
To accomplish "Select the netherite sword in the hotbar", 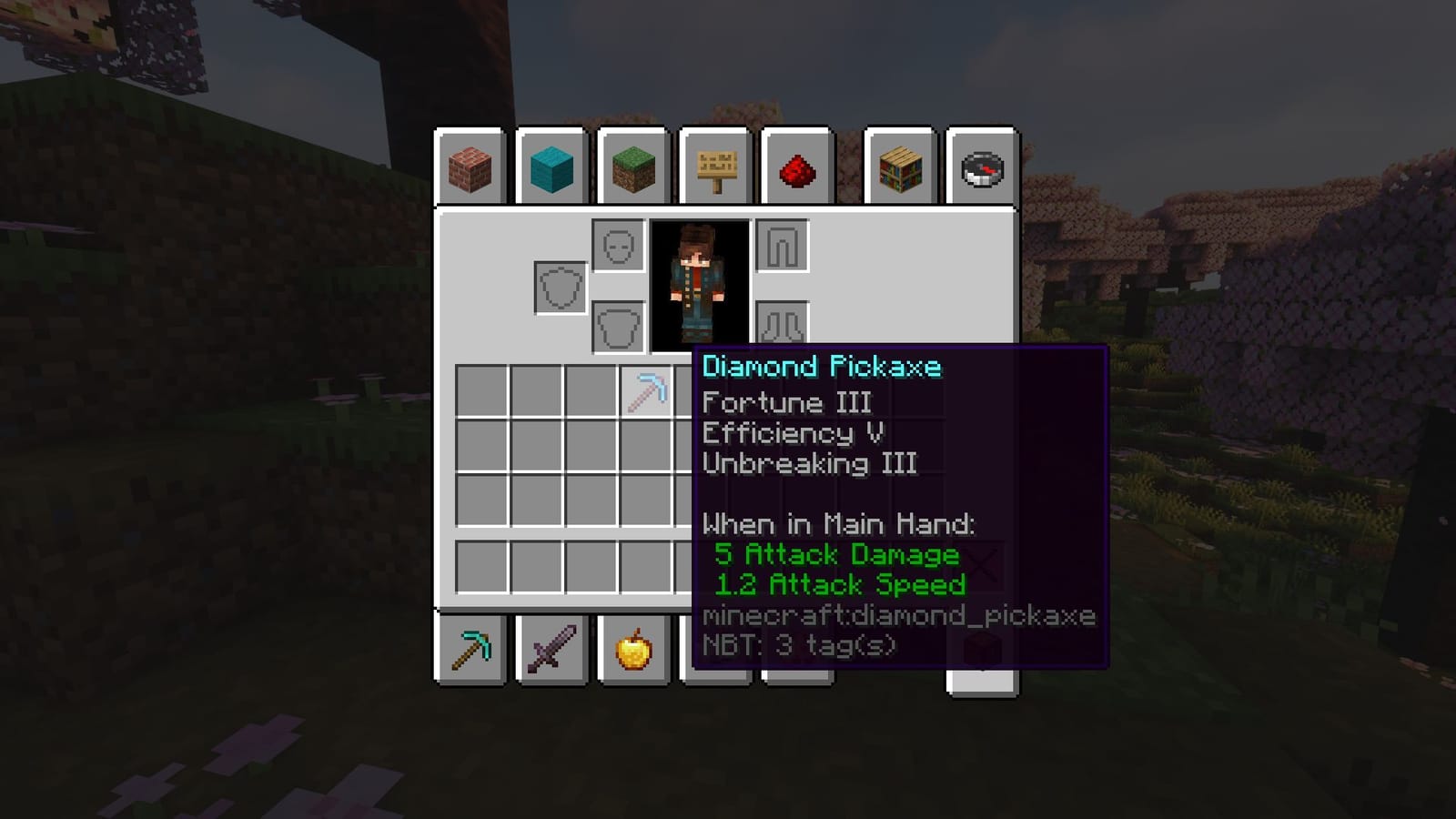I will coord(551,648).
